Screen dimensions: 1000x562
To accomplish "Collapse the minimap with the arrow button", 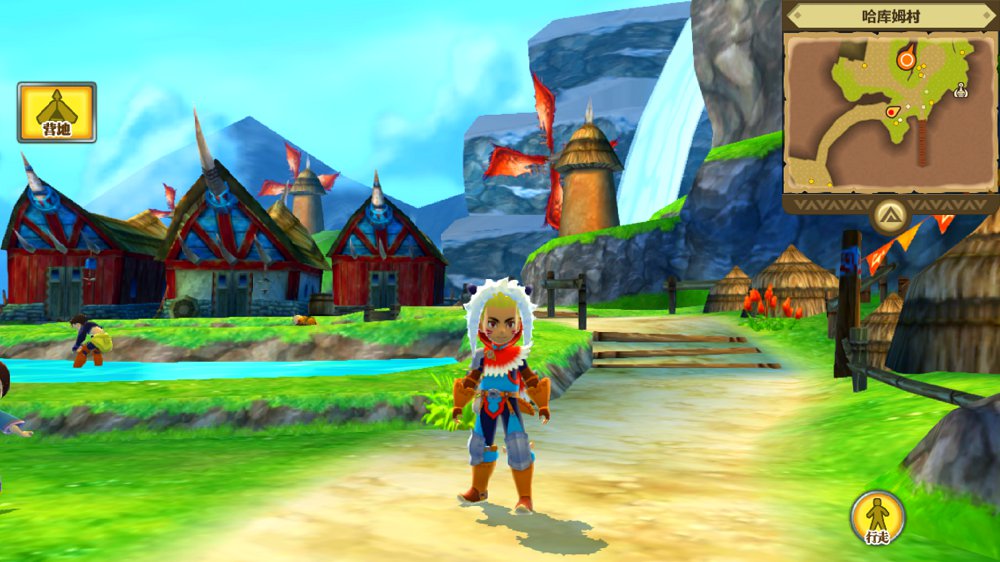I will 889,214.
